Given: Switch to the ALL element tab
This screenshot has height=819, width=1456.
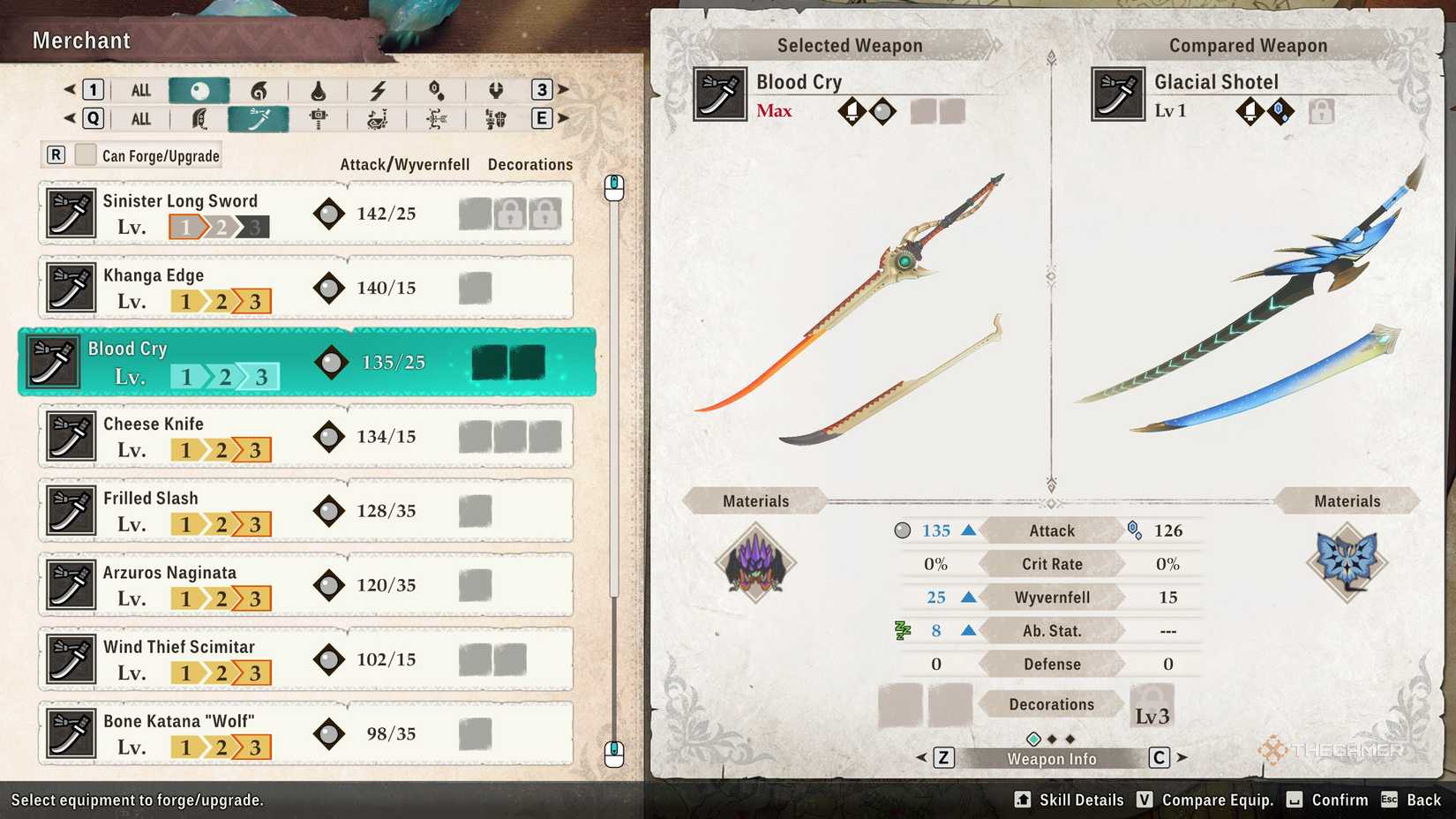Looking at the screenshot, I should coord(139,89).
